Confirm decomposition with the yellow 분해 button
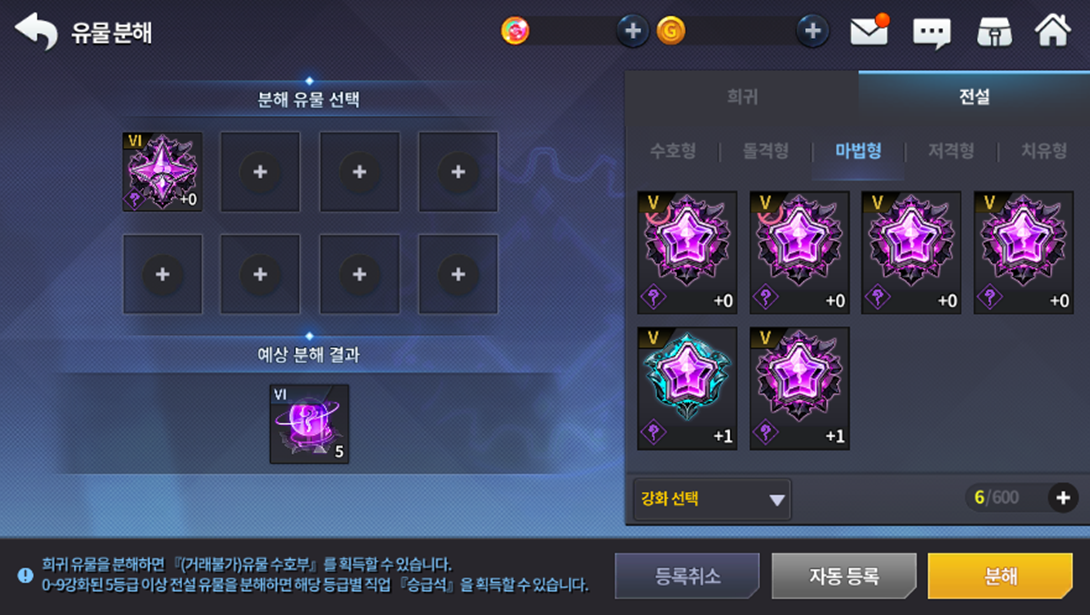The width and height of the screenshot is (1090, 615). pyautogui.click(x=999, y=576)
